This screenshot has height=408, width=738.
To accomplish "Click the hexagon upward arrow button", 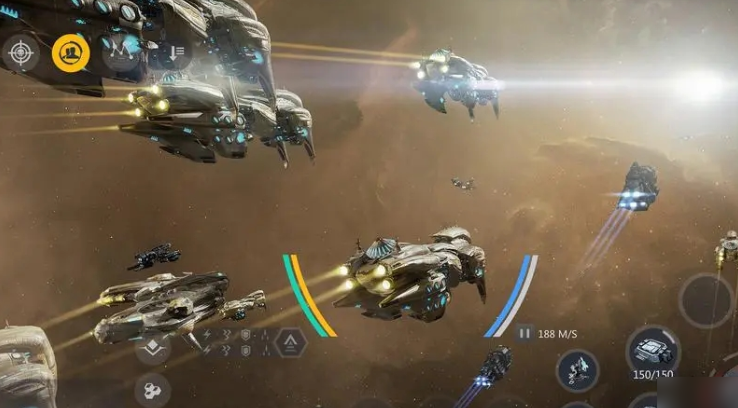I will (290, 343).
